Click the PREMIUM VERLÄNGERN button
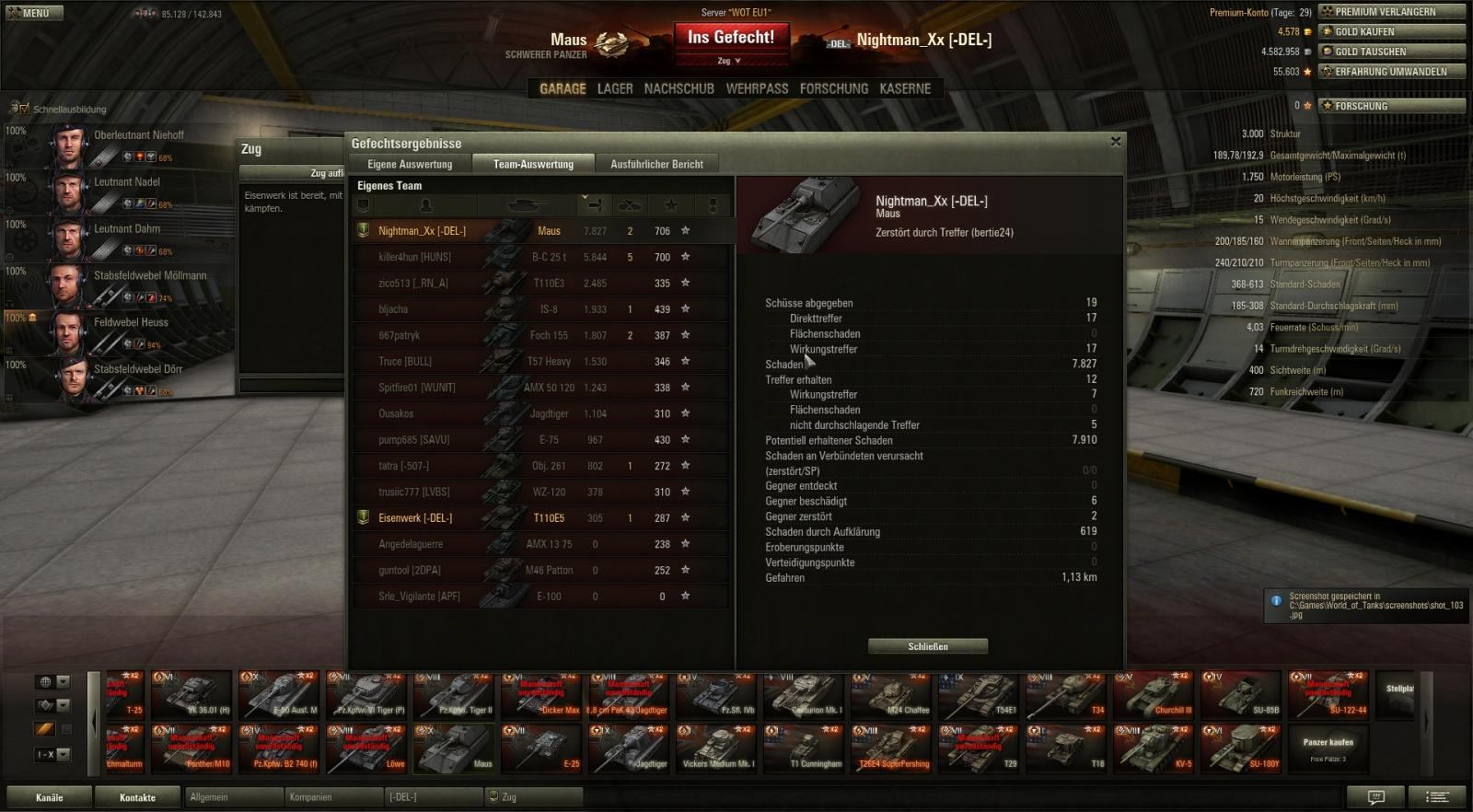The height and width of the screenshot is (812, 1473). (1391, 12)
